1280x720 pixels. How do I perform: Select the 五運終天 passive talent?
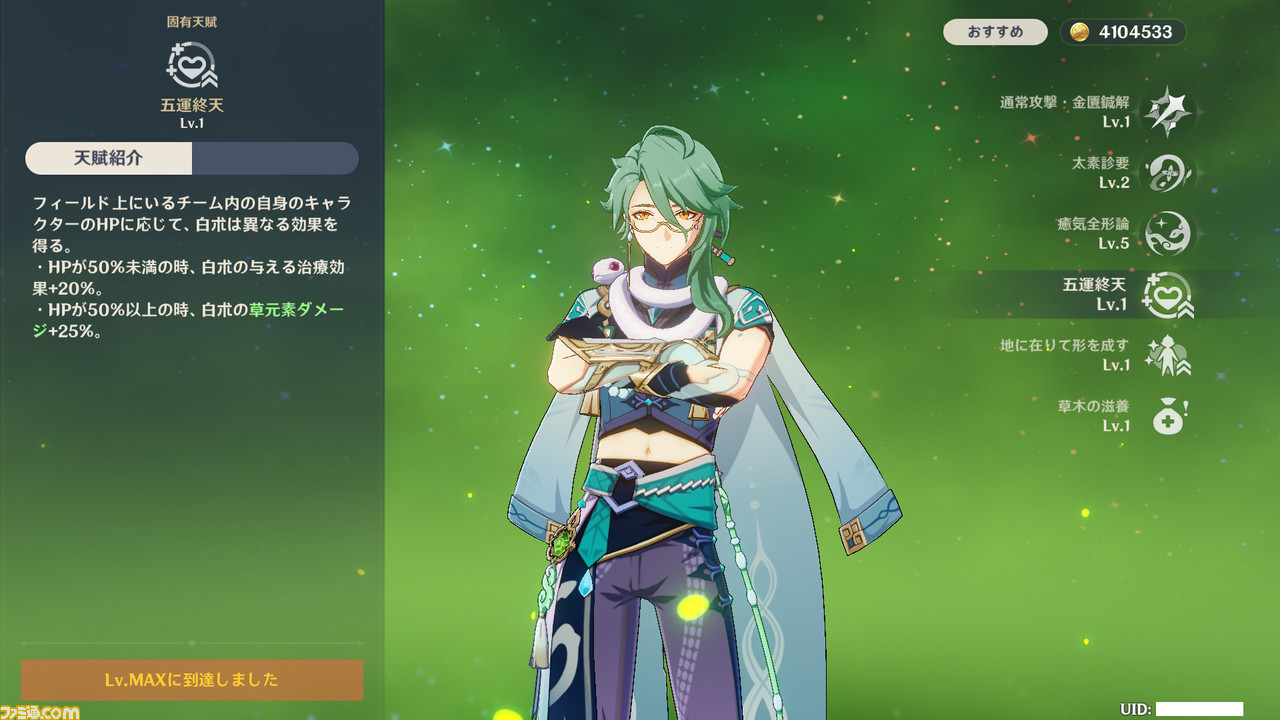click(1168, 295)
